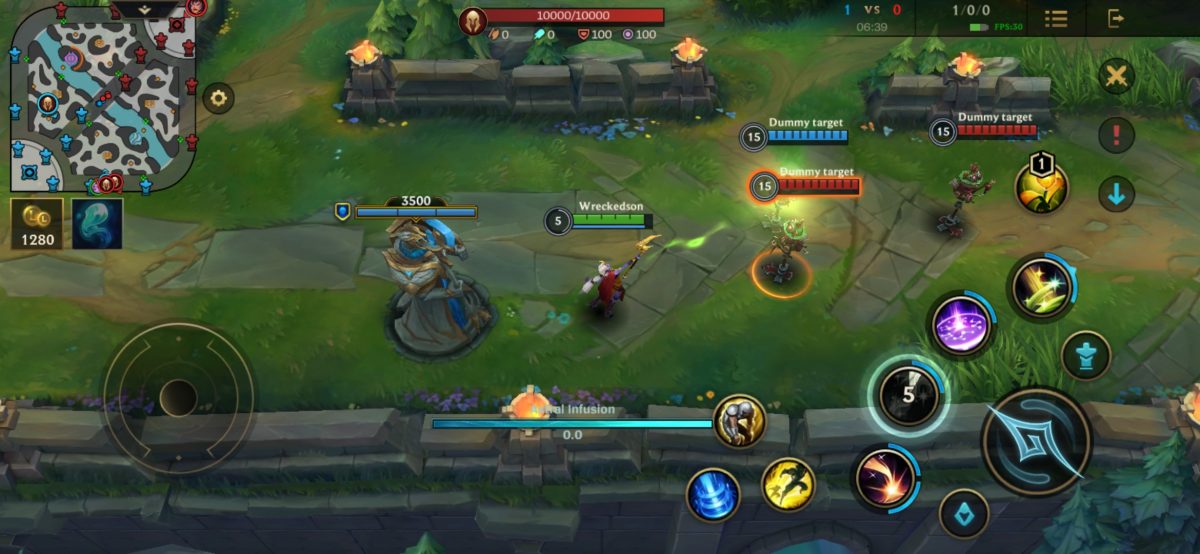
Task: Cast the green slash ability
Action: 1041,288
